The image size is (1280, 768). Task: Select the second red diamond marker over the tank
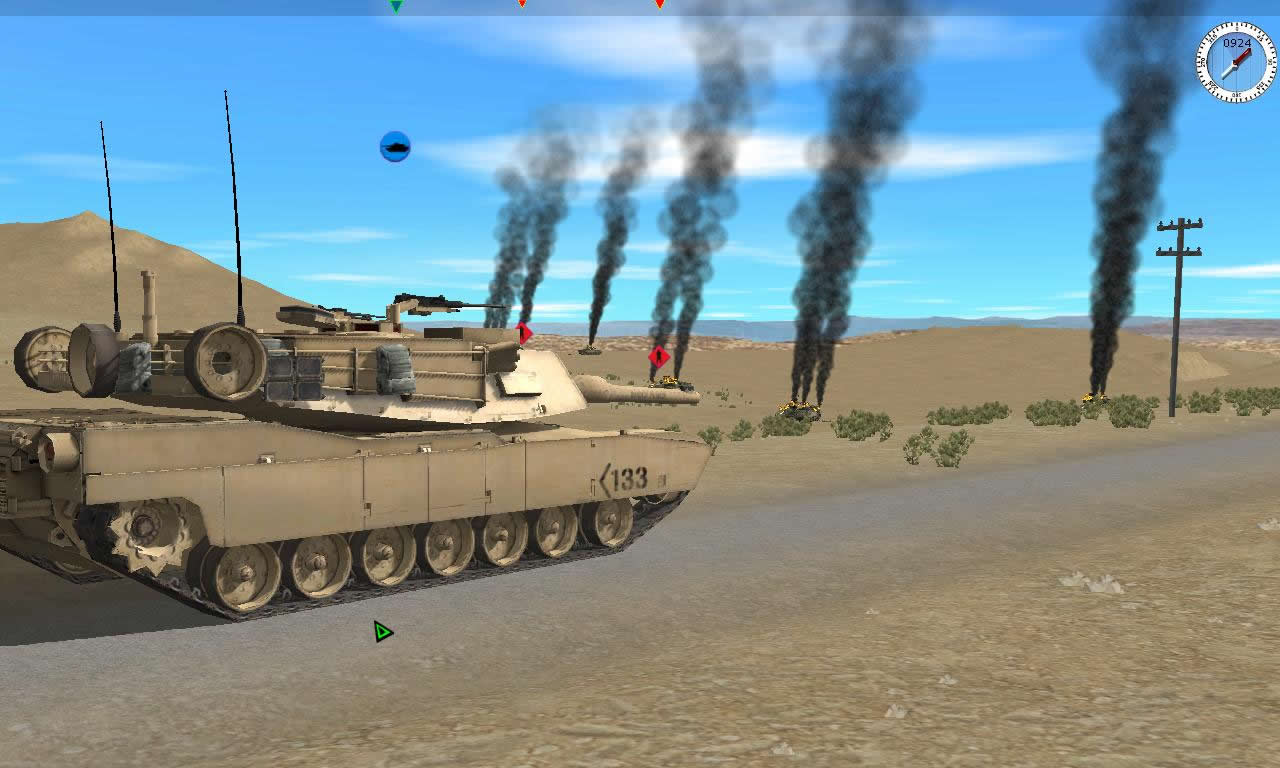tap(658, 354)
